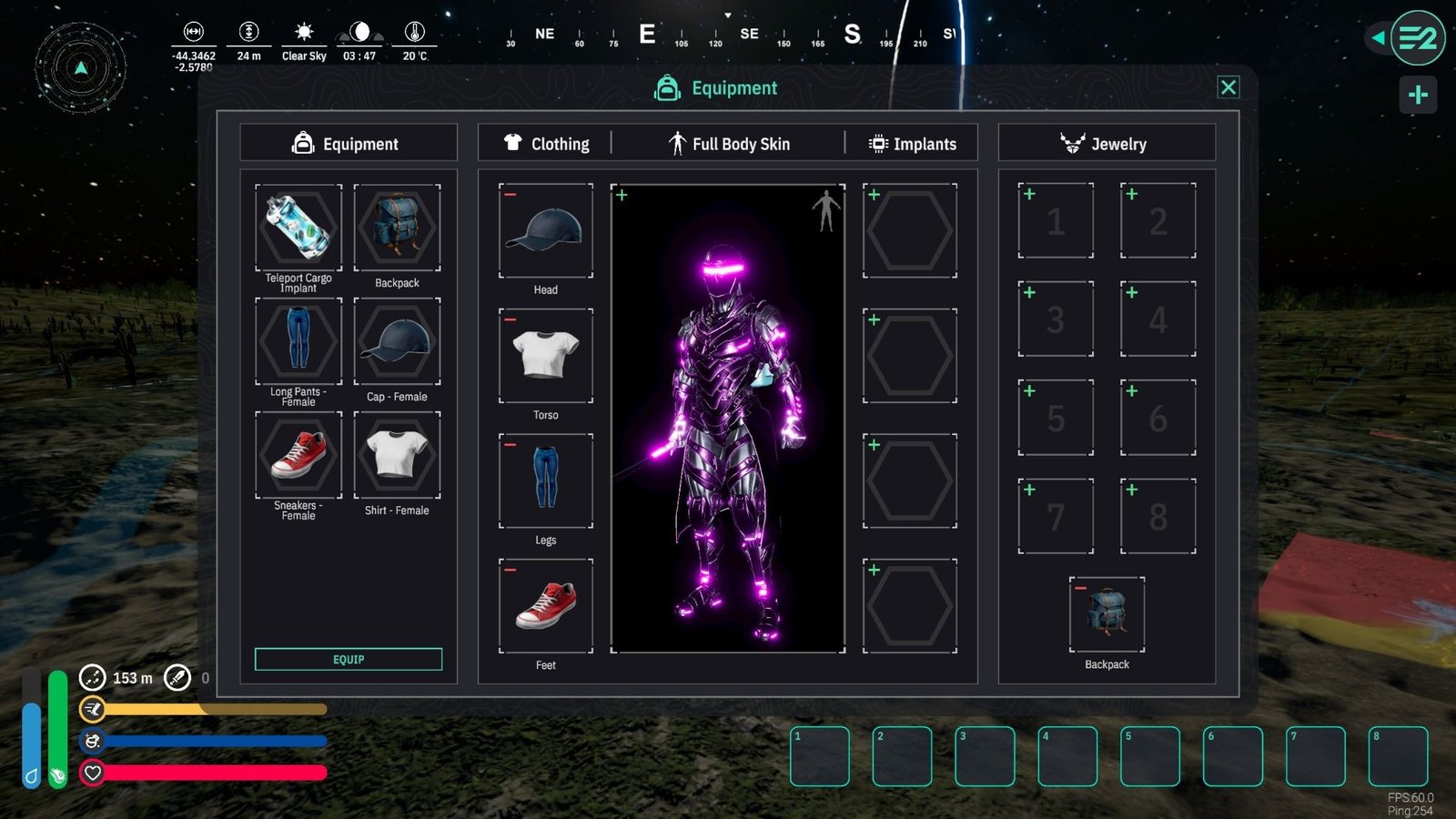
Task: Select the Teleport Cargo Implant item
Action: 298,227
